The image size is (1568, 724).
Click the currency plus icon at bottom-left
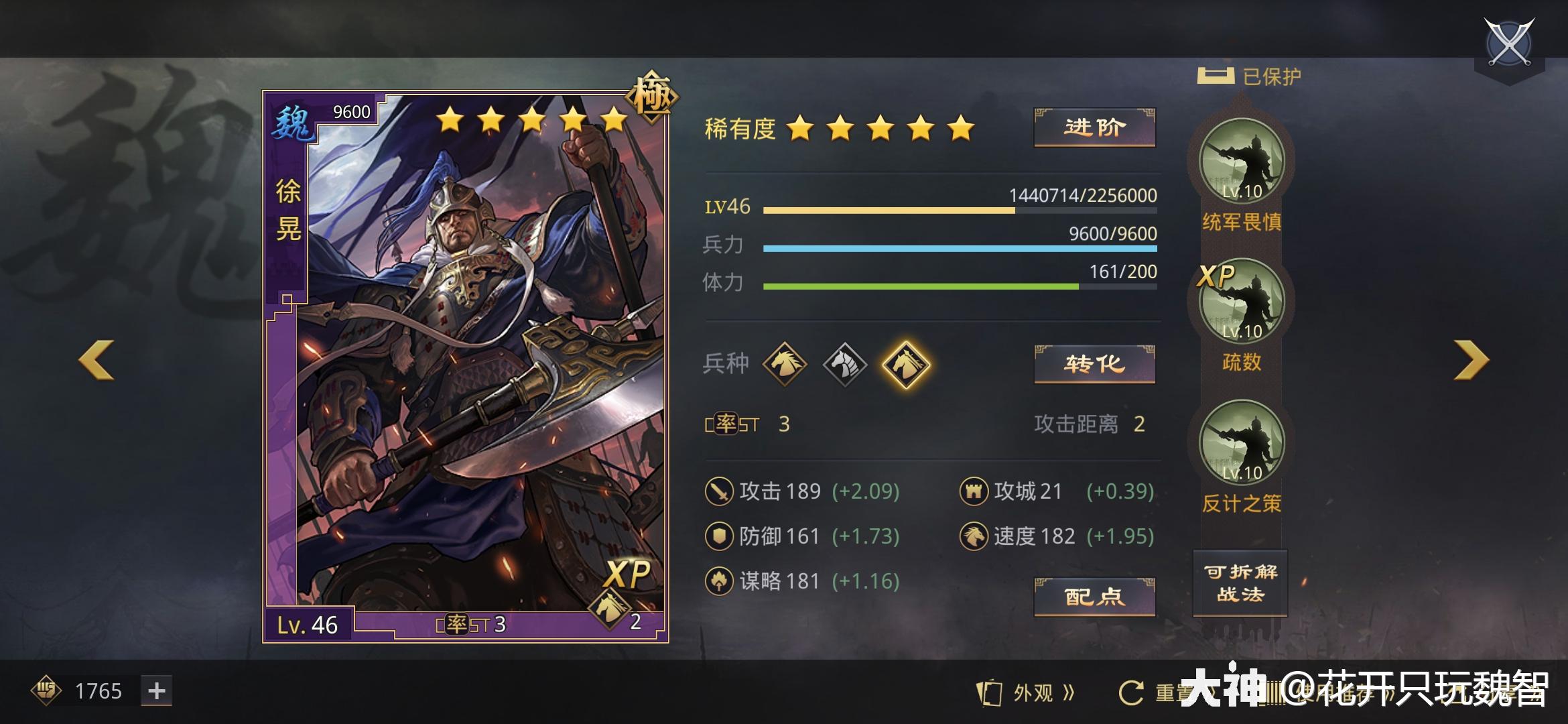[156, 690]
